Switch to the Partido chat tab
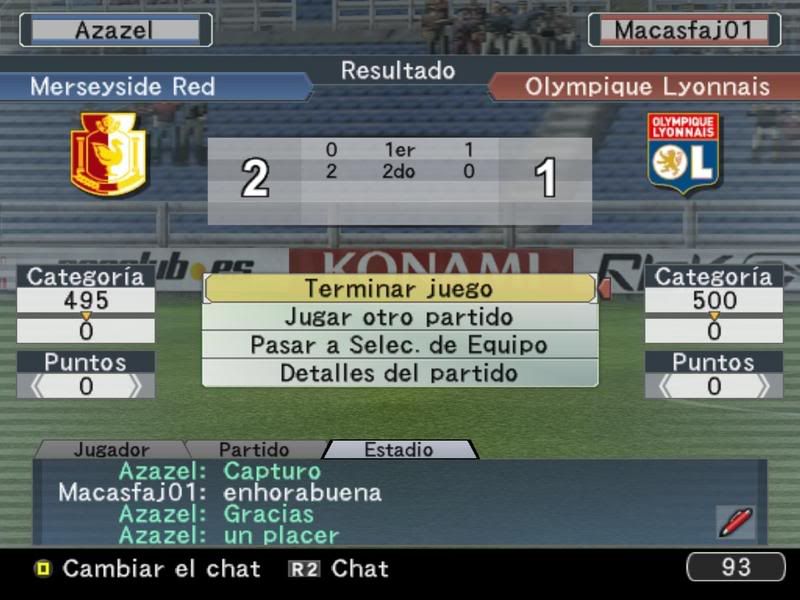800x600 pixels. (x=254, y=450)
